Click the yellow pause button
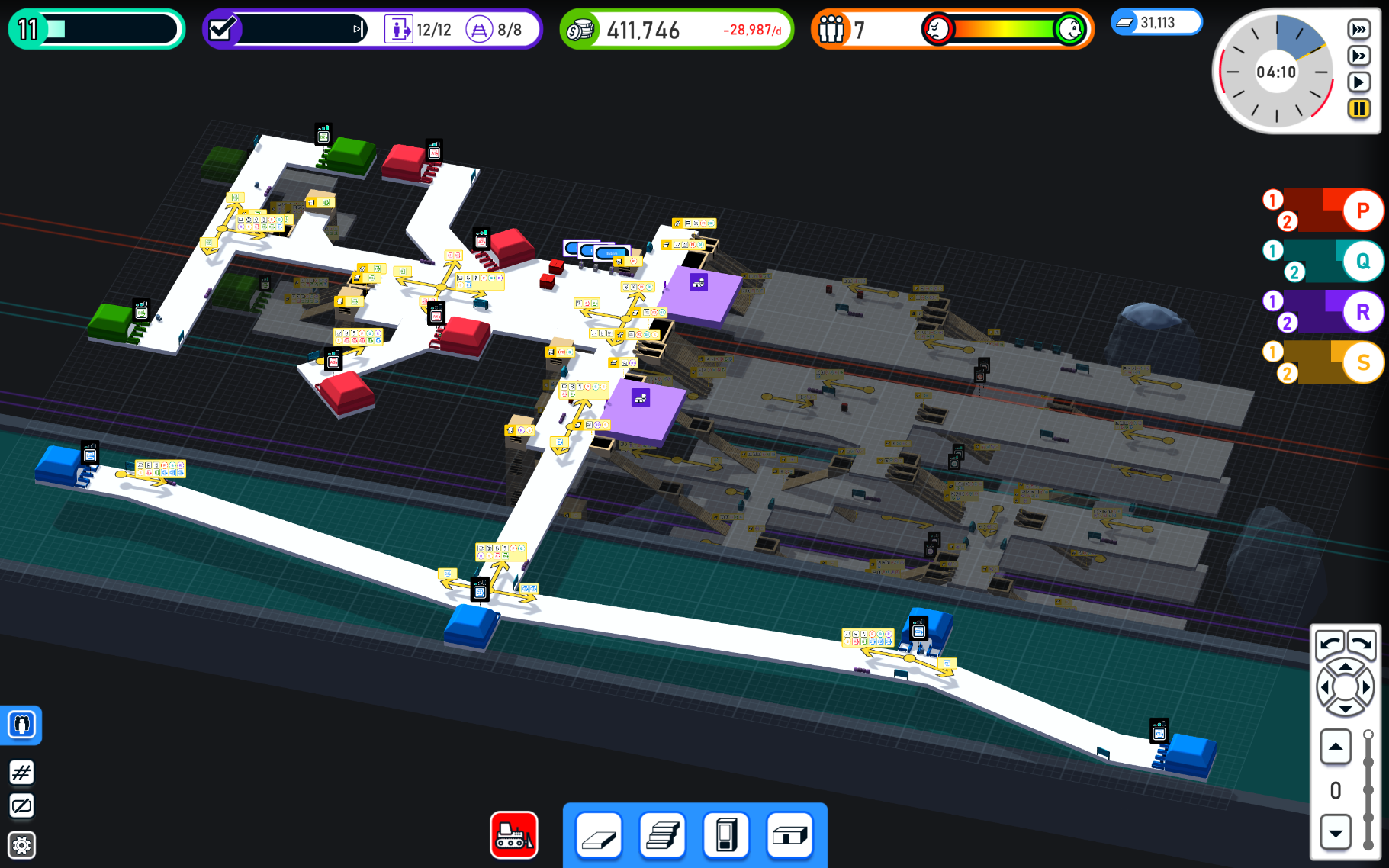 [1358, 108]
